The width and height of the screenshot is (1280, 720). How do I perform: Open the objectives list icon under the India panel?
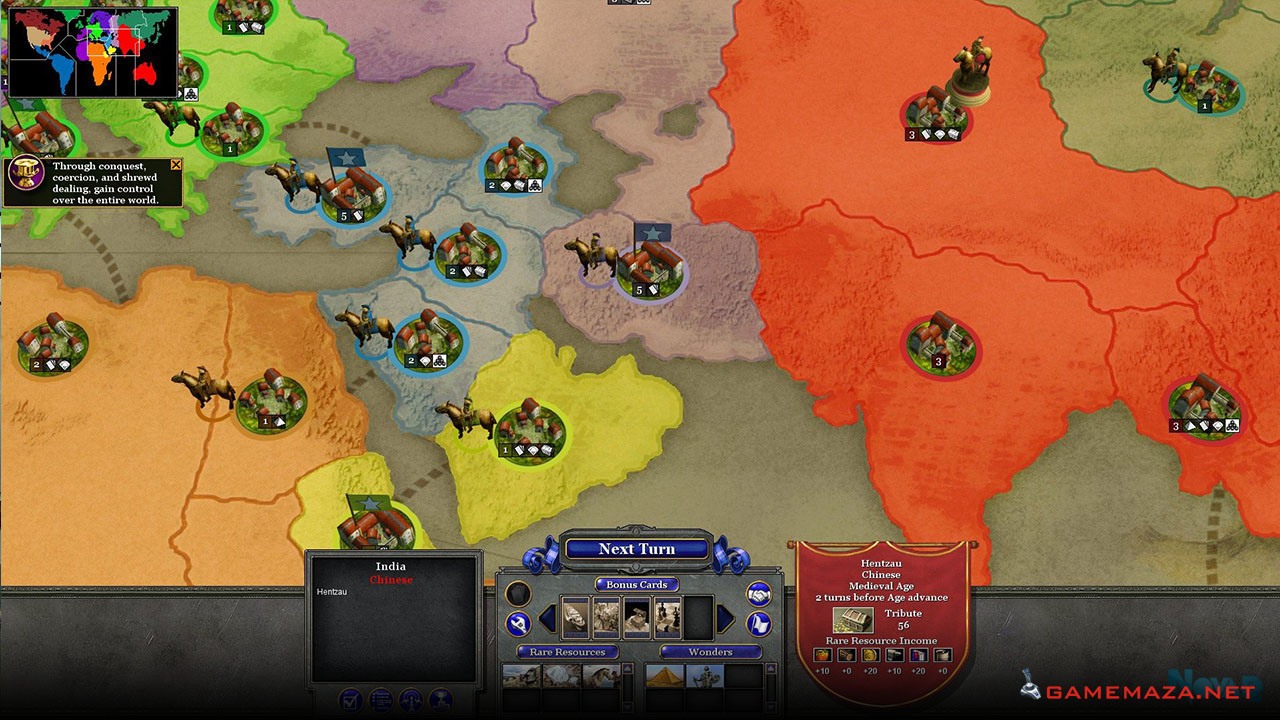click(x=380, y=700)
